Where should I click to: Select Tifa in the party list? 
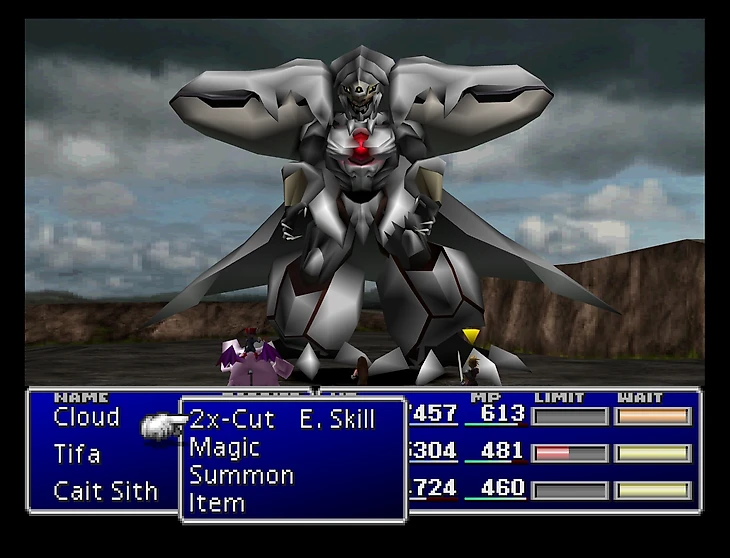(77, 454)
